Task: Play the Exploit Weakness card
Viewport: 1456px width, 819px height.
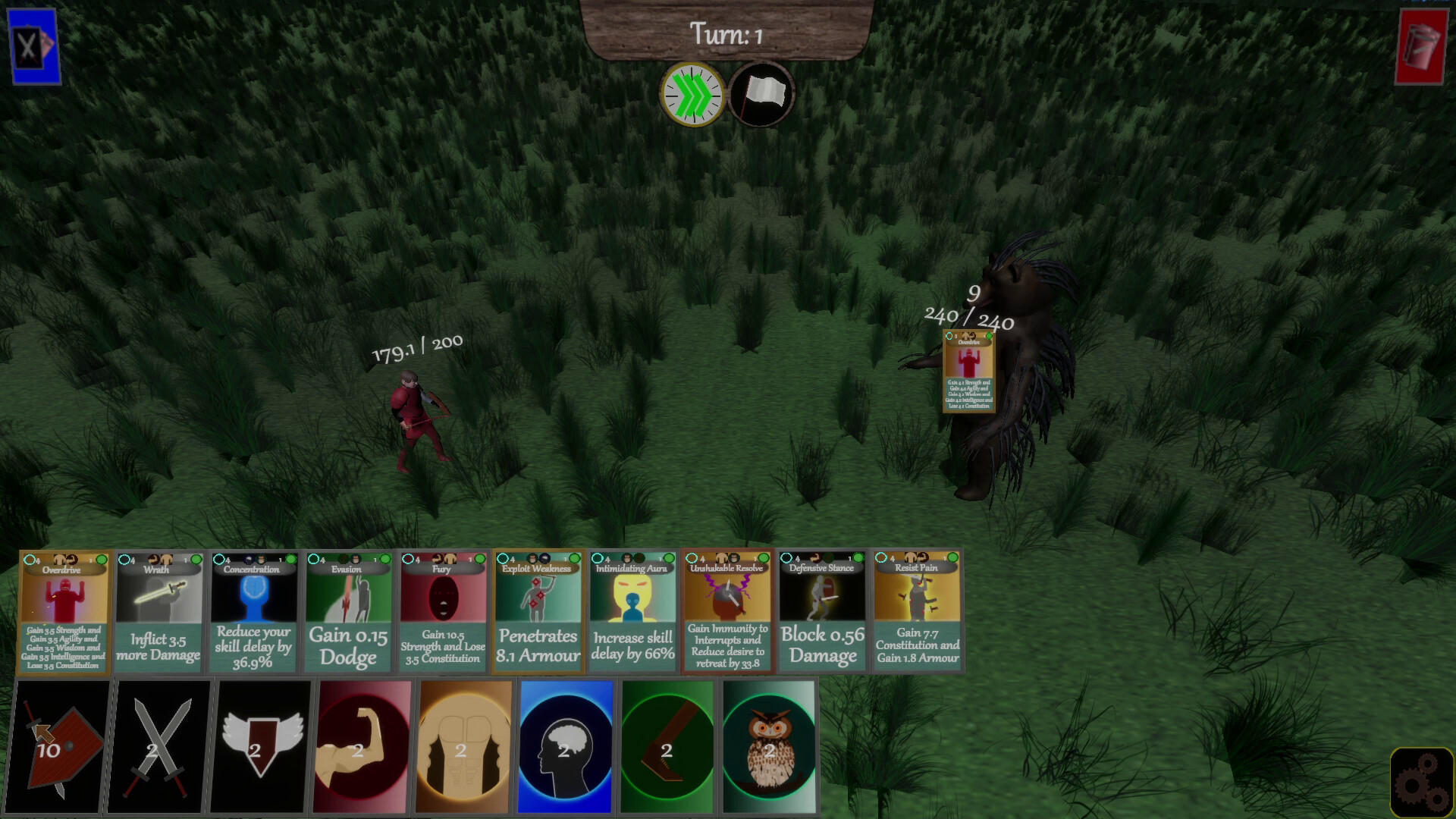Action: coord(537,614)
